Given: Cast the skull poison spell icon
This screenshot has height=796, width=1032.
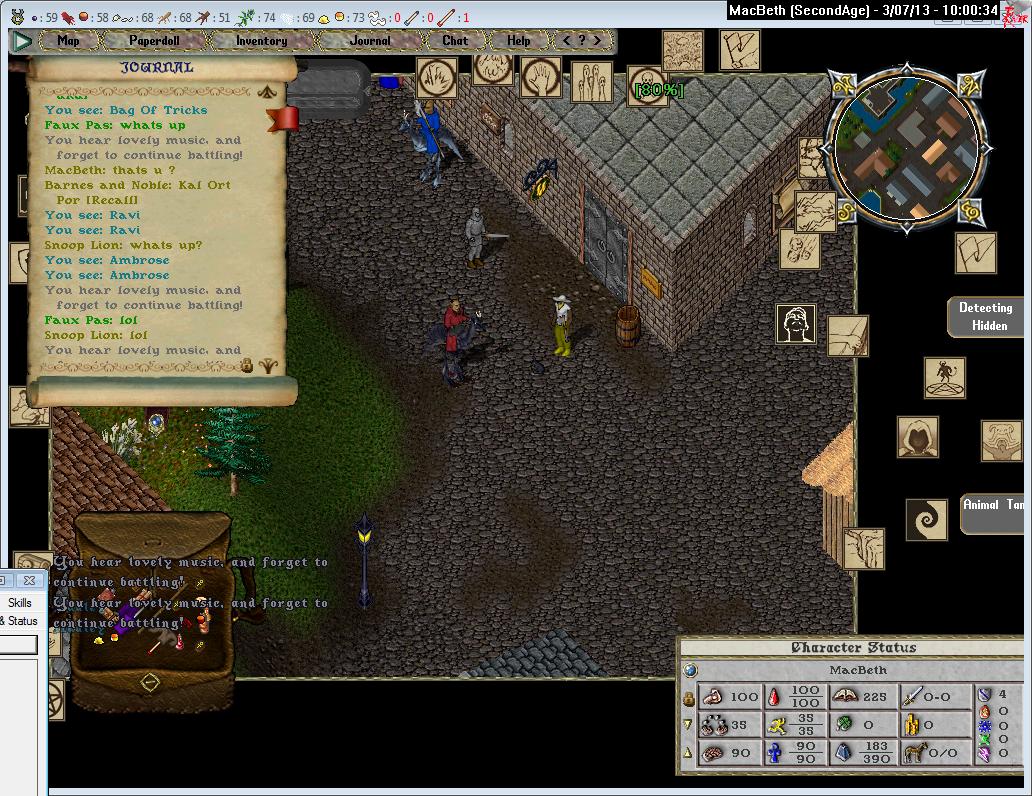Looking at the screenshot, I should 646,82.
